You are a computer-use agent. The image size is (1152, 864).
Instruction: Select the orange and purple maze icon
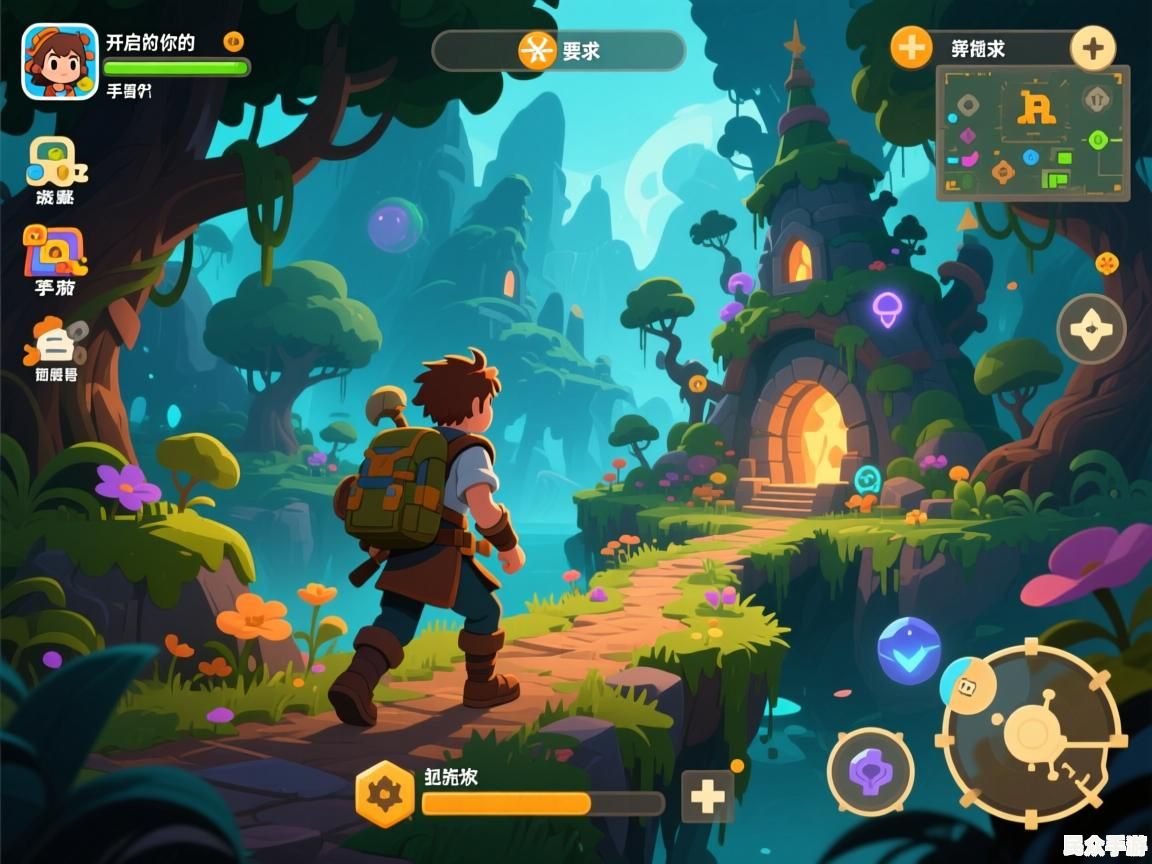55,251
